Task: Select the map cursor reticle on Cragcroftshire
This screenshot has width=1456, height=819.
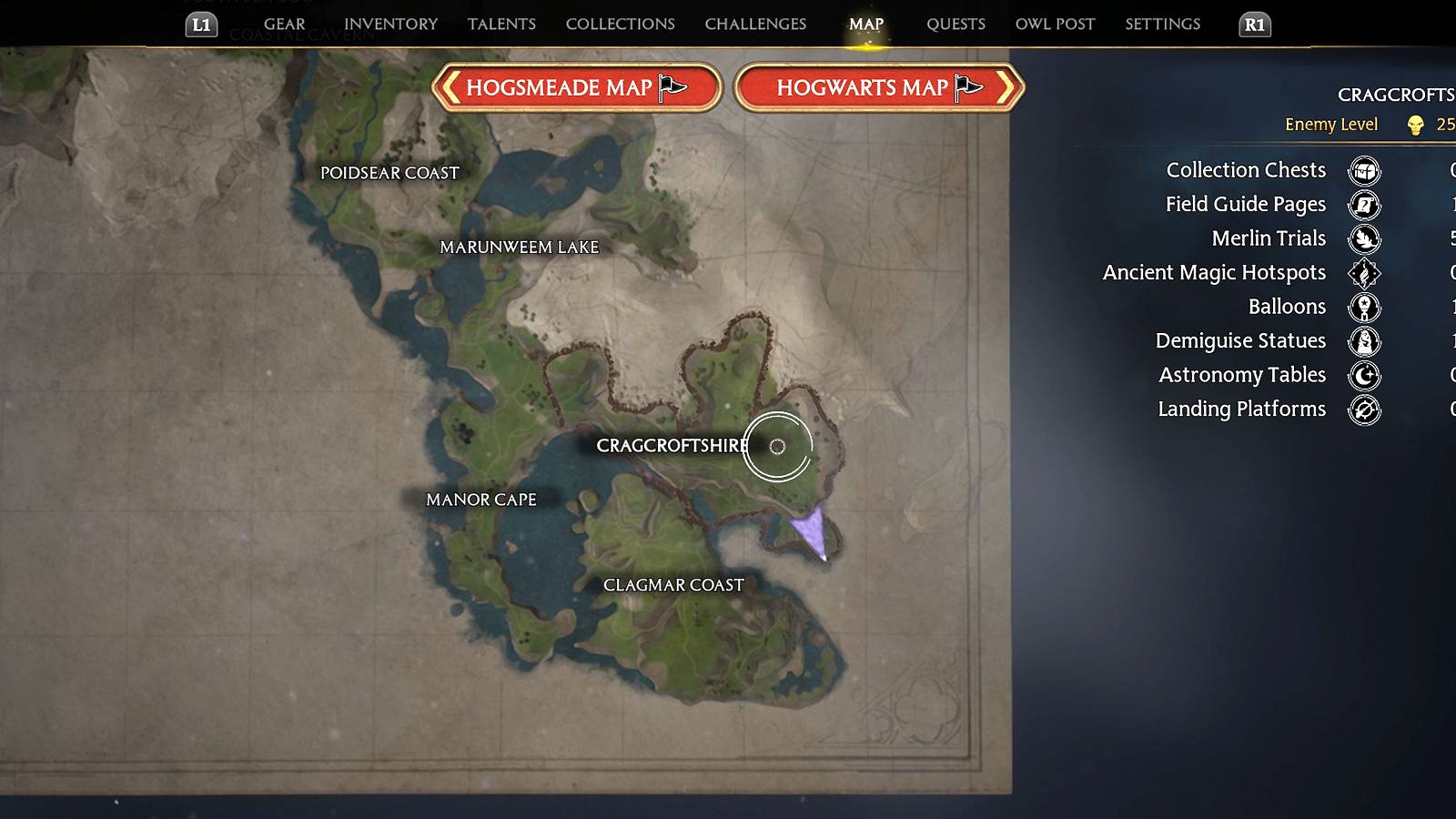Action: click(x=778, y=448)
